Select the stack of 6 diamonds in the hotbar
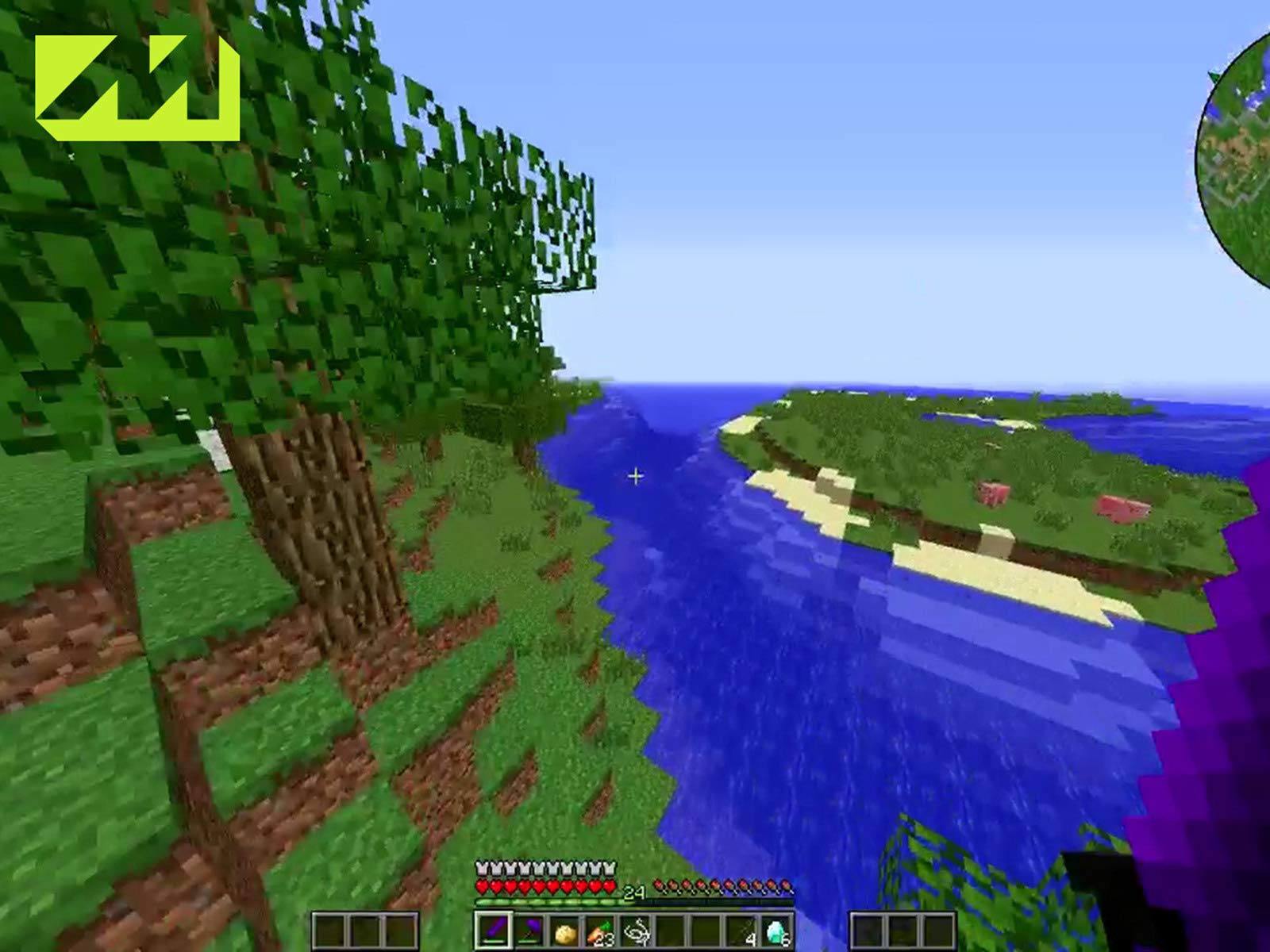 (776, 930)
